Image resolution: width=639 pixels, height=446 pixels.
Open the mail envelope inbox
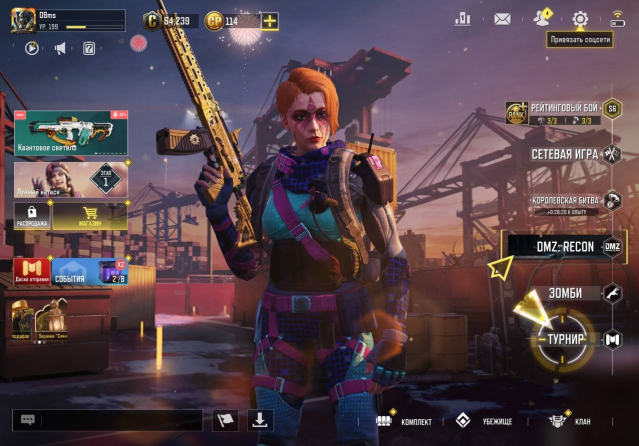point(502,18)
